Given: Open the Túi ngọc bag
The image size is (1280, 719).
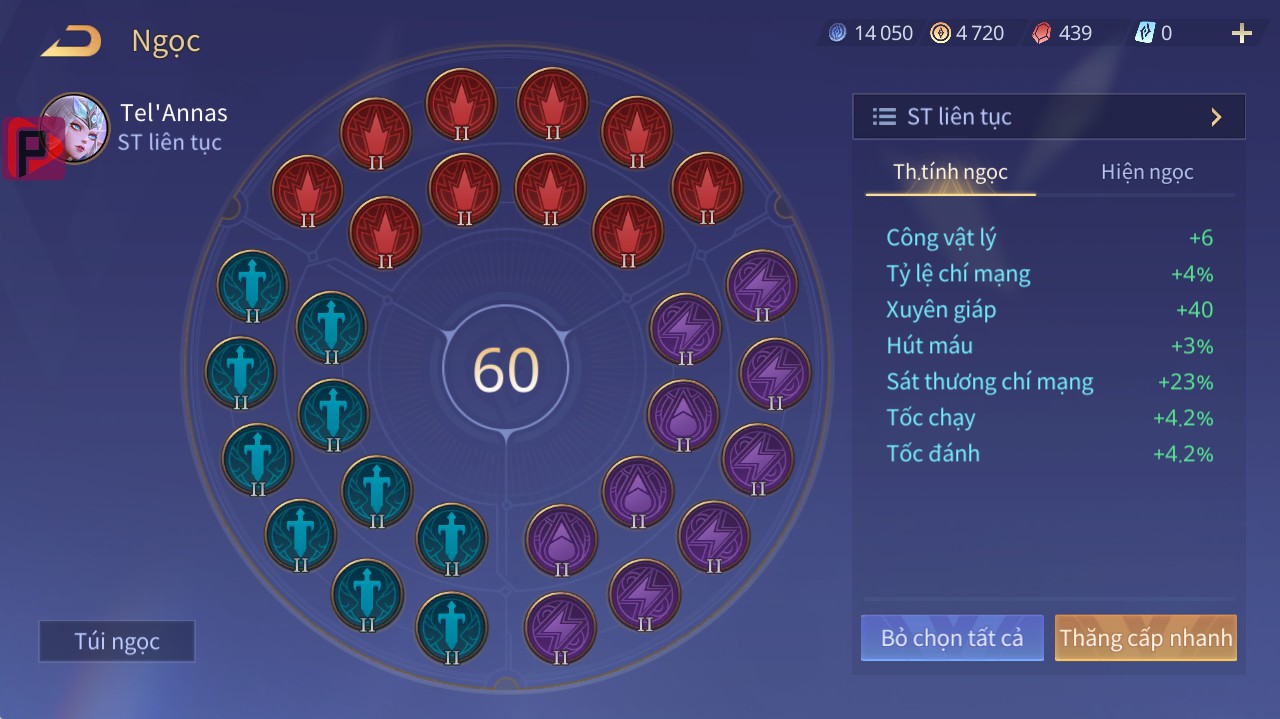Looking at the screenshot, I should click(x=117, y=641).
